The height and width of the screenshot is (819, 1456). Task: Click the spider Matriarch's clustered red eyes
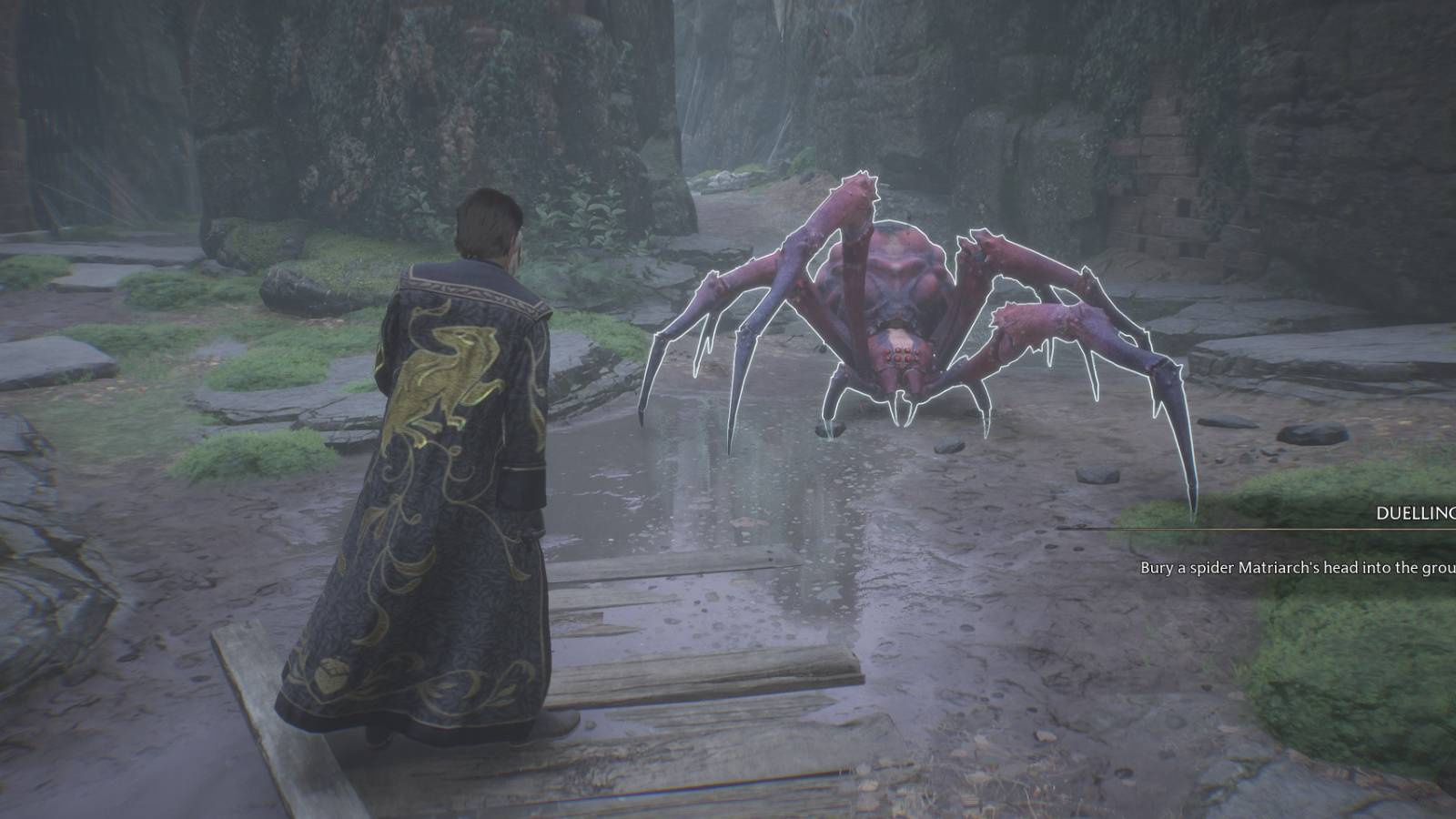coord(903,357)
